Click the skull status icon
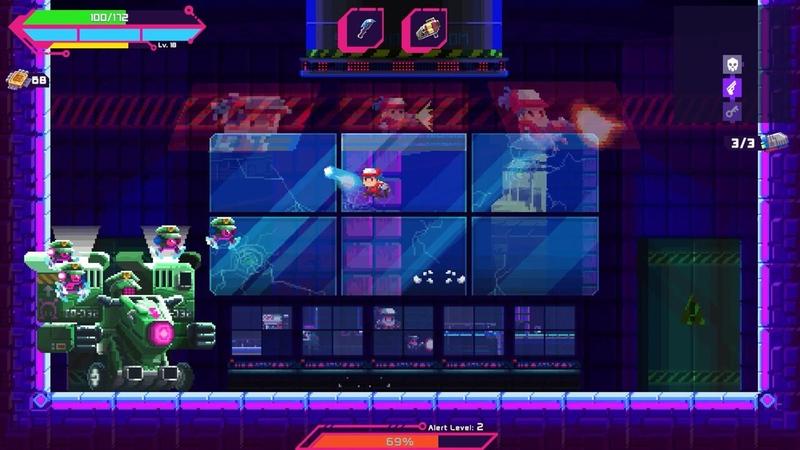Screen dimensions: 800x450 click(733, 64)
